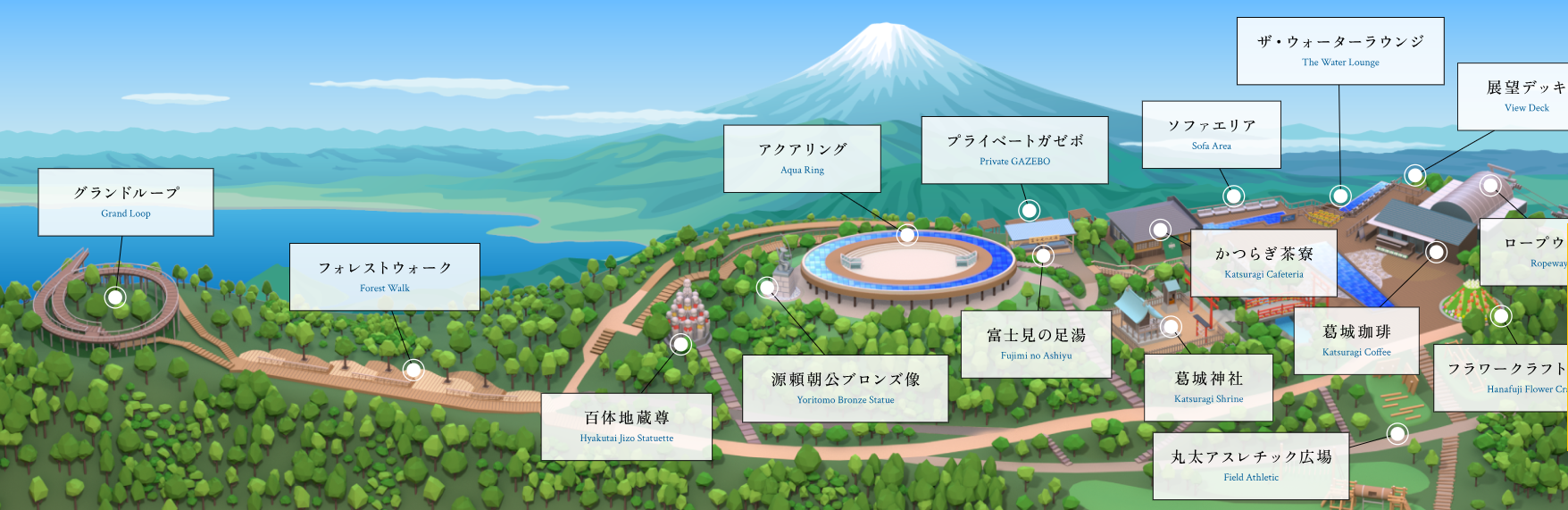Select the Katsuragi Shrine label
1568x510 pixels.
1208,388
